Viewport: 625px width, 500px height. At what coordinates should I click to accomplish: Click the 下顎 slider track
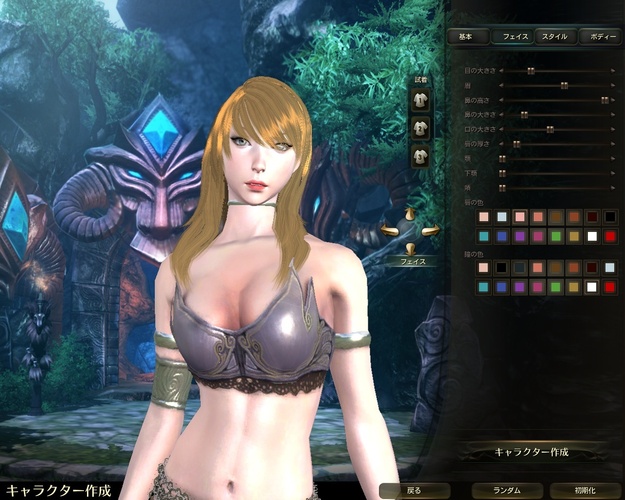[556, 172]
